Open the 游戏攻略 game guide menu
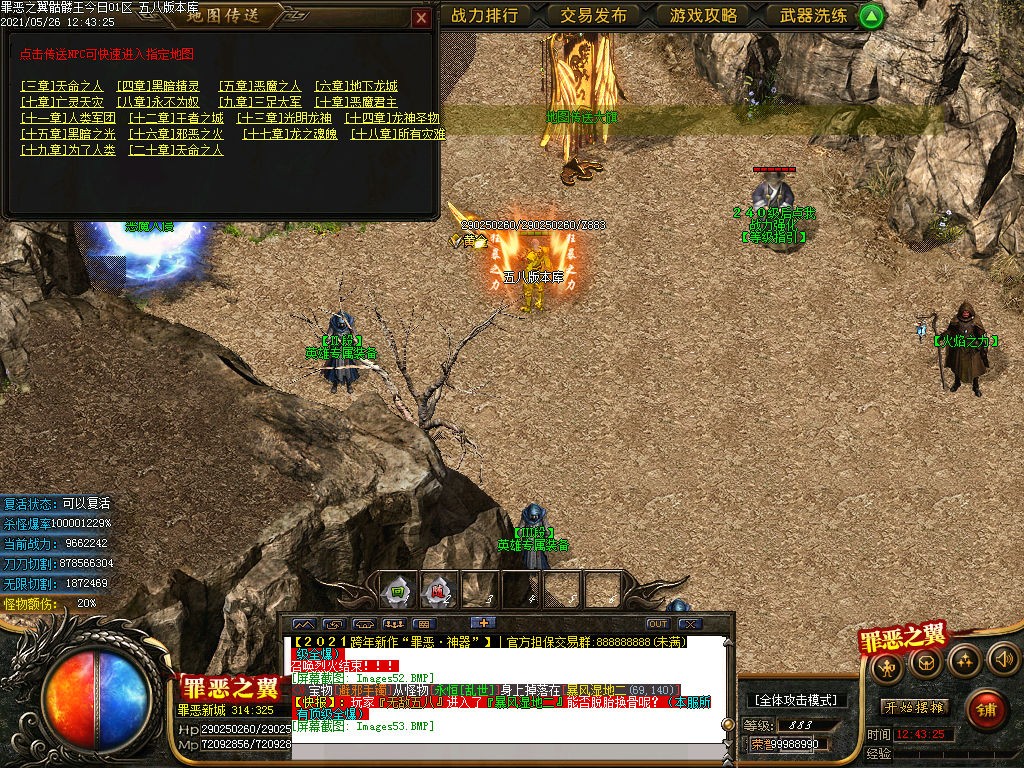Viewport: 1024px width, 768px height. [703, 15]
